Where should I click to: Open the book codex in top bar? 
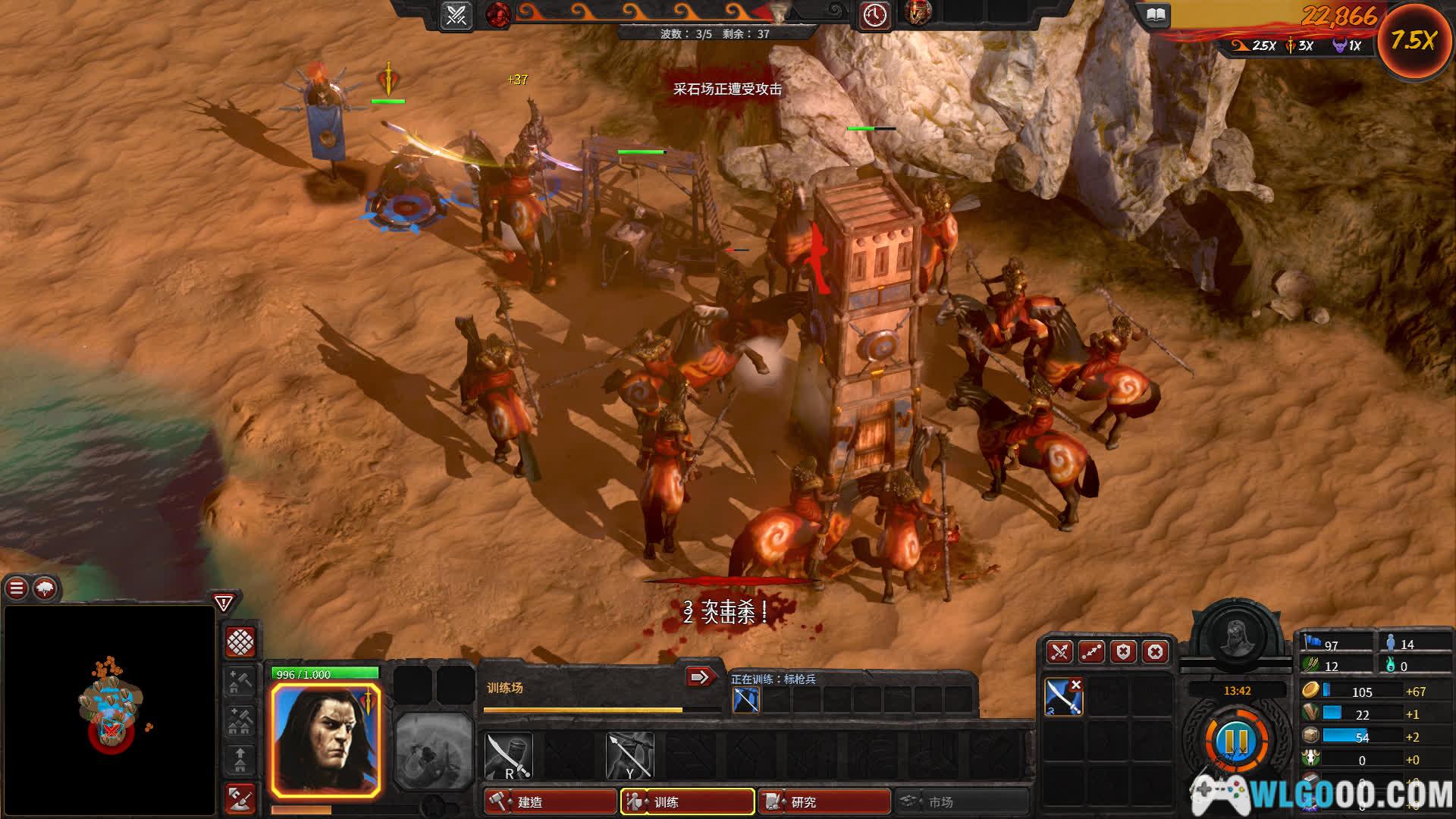(1155, 15)
